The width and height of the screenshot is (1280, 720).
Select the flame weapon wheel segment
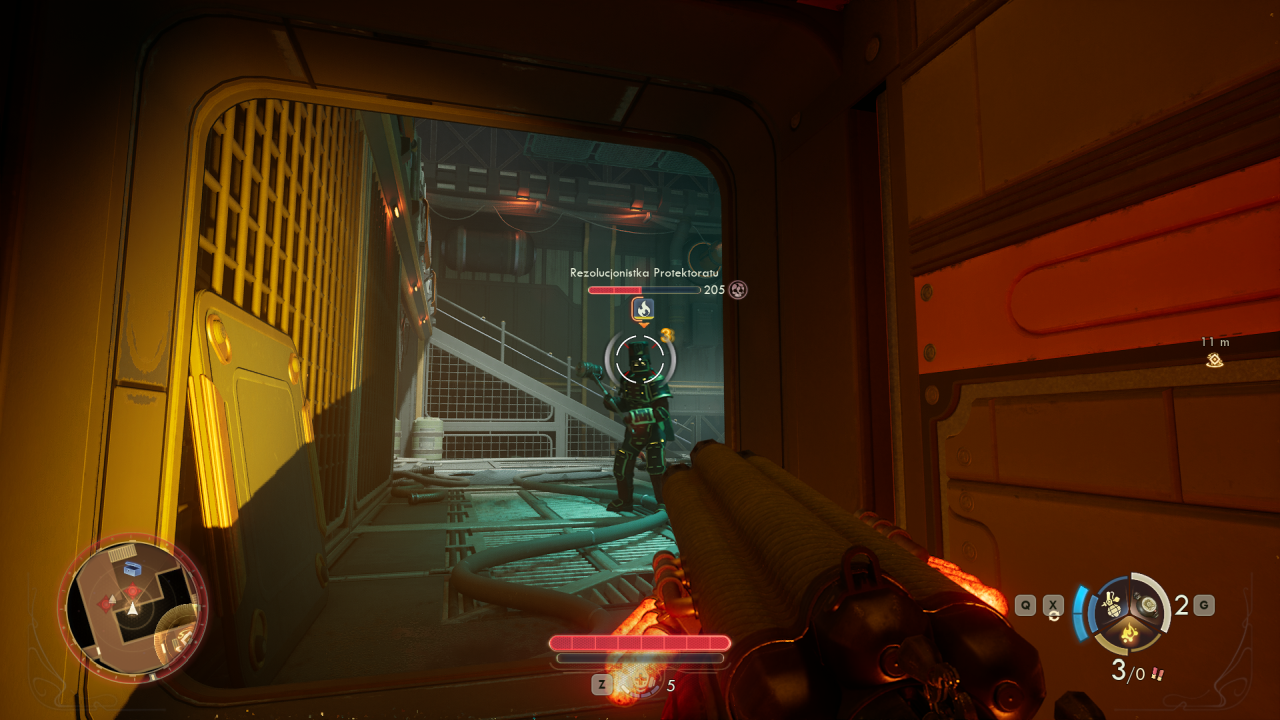(1131, 632)
